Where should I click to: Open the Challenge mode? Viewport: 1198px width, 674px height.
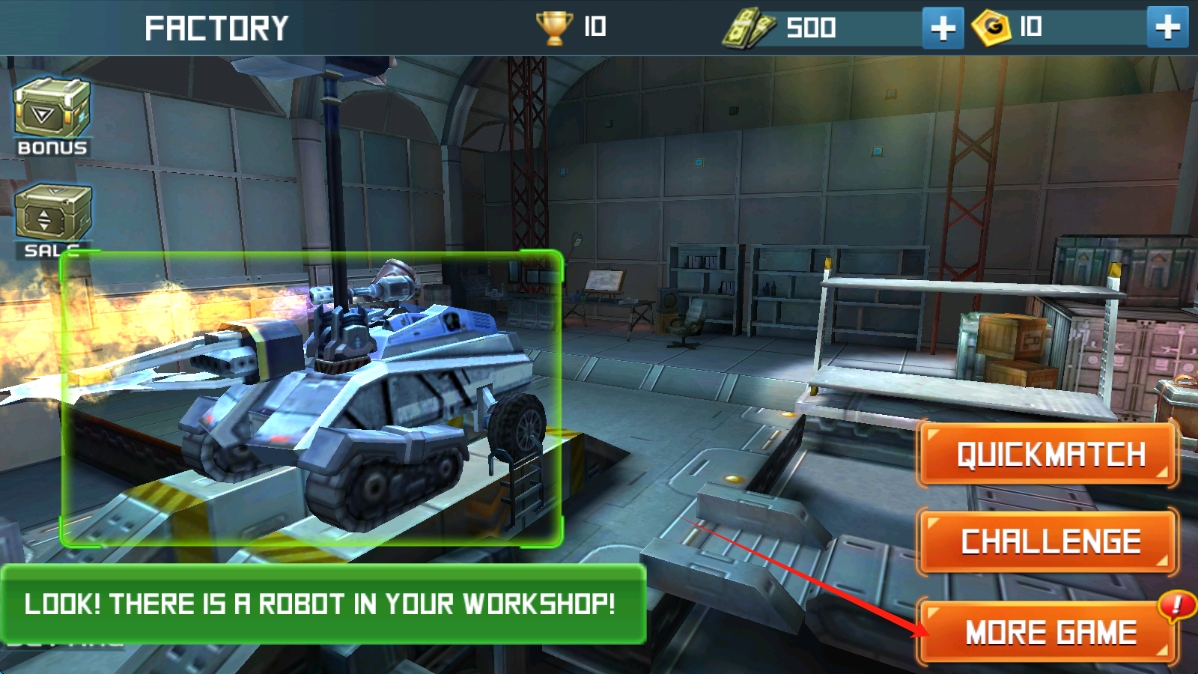[x=1047, y=542]
